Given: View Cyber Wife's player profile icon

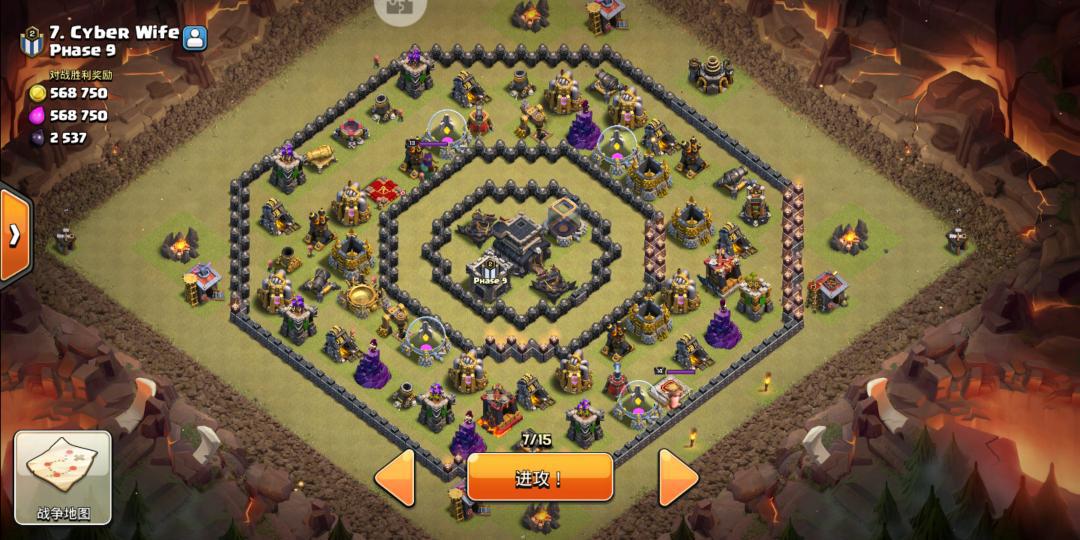Looking at the screenshot, I should (195, 38).
